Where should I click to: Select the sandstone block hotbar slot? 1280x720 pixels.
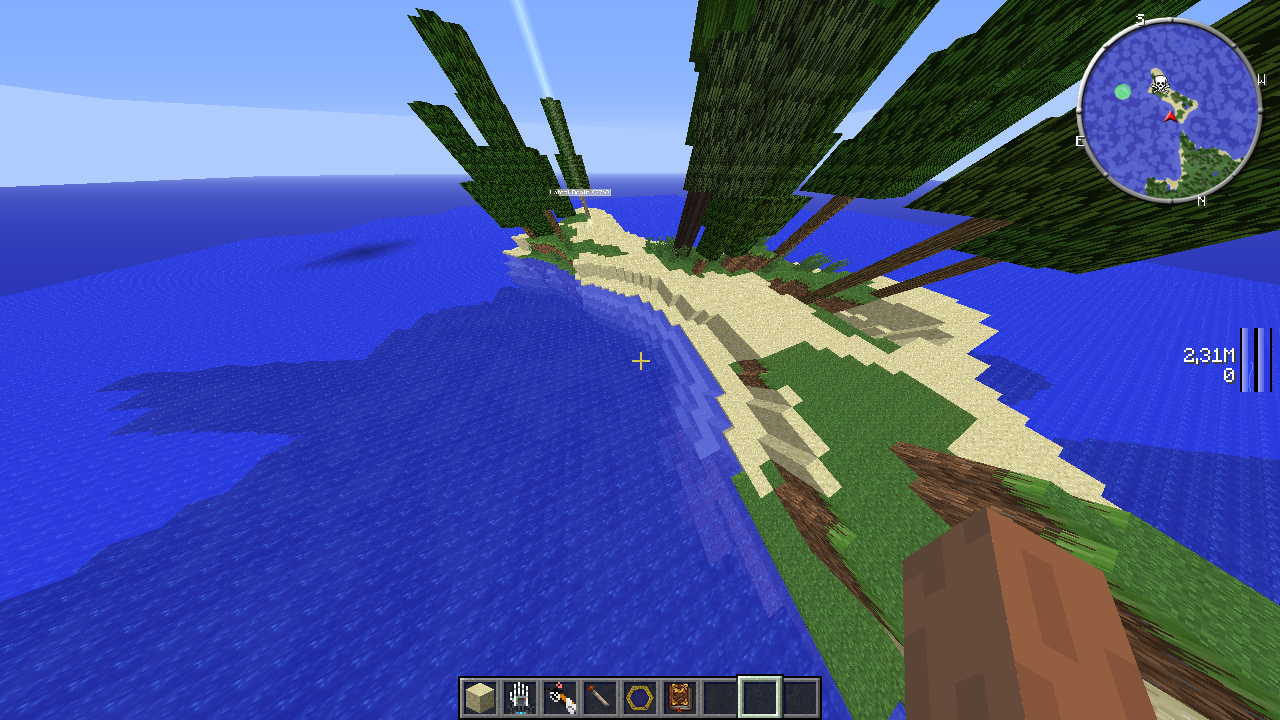[x=480, y=697]
